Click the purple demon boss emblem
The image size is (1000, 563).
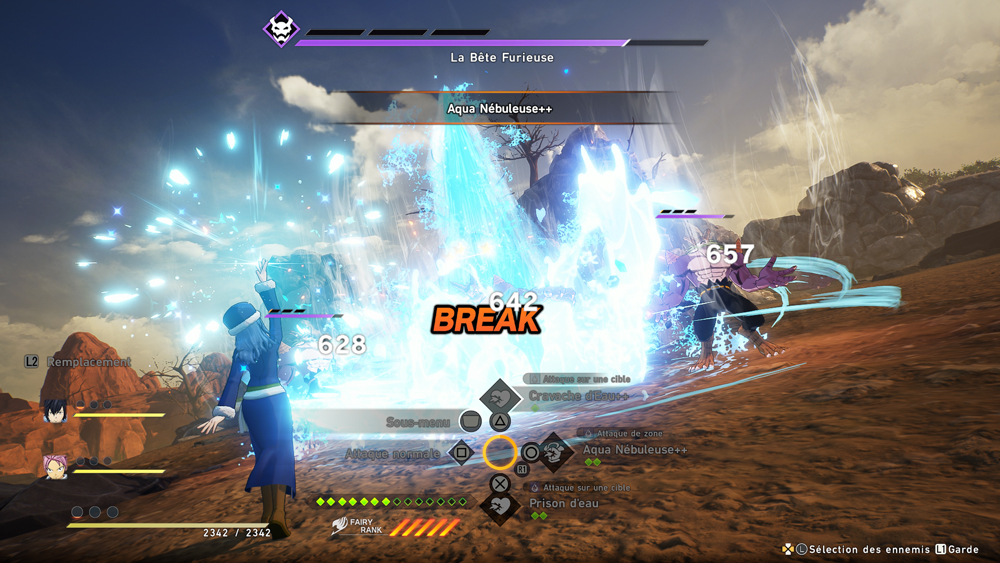click(281, 29)
